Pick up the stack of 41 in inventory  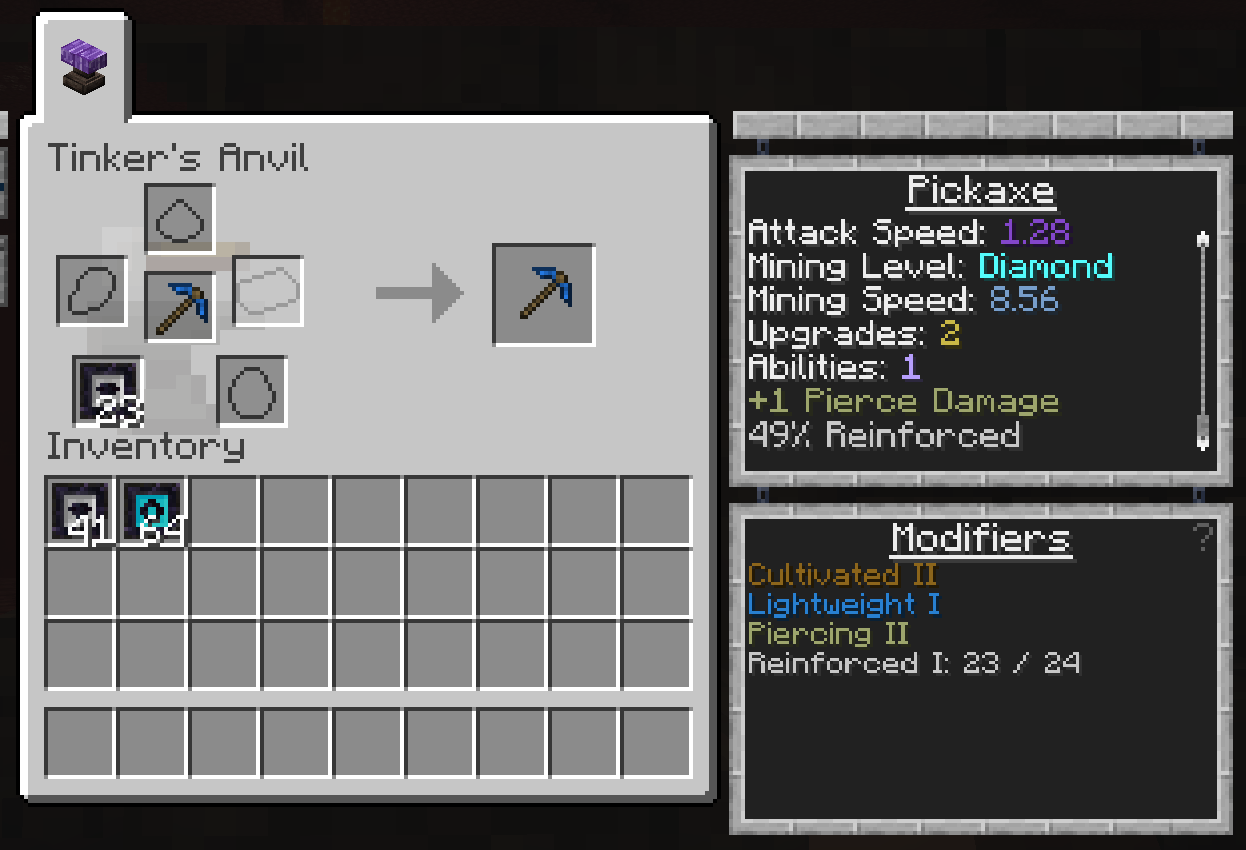[82, 511]
